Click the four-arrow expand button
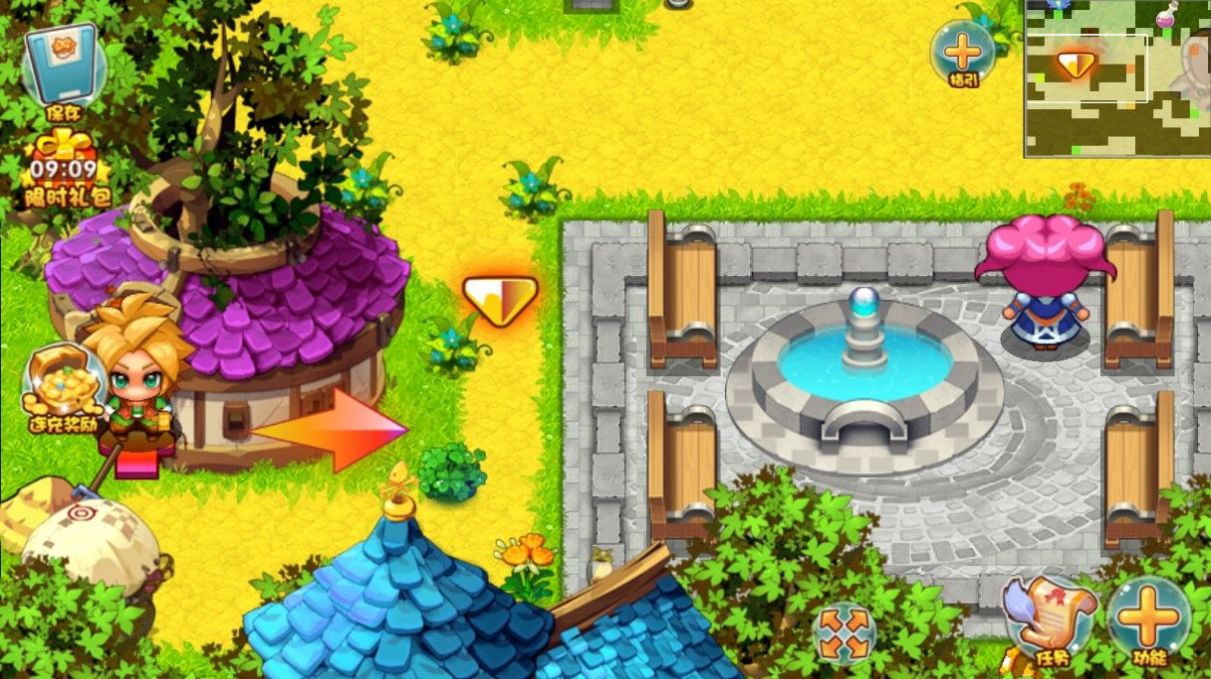1211x679 pixels. pos(843,632)
